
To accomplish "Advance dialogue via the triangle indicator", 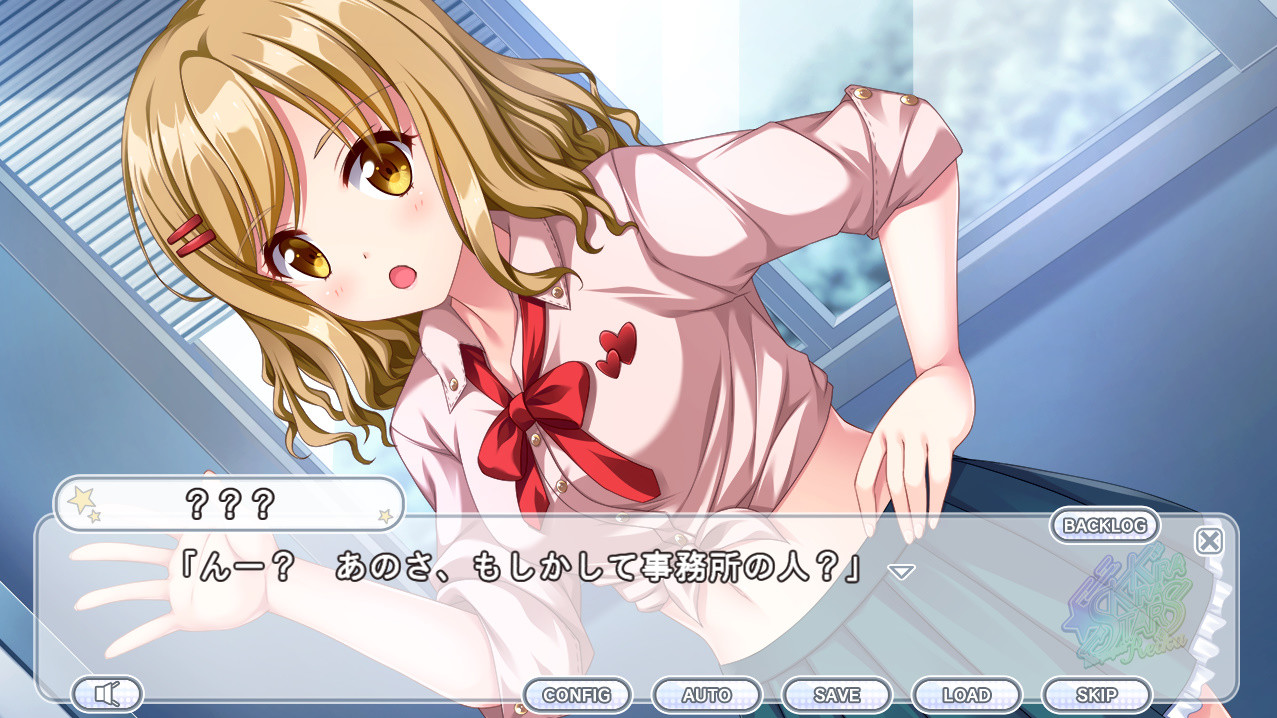I will pos(902,572).
